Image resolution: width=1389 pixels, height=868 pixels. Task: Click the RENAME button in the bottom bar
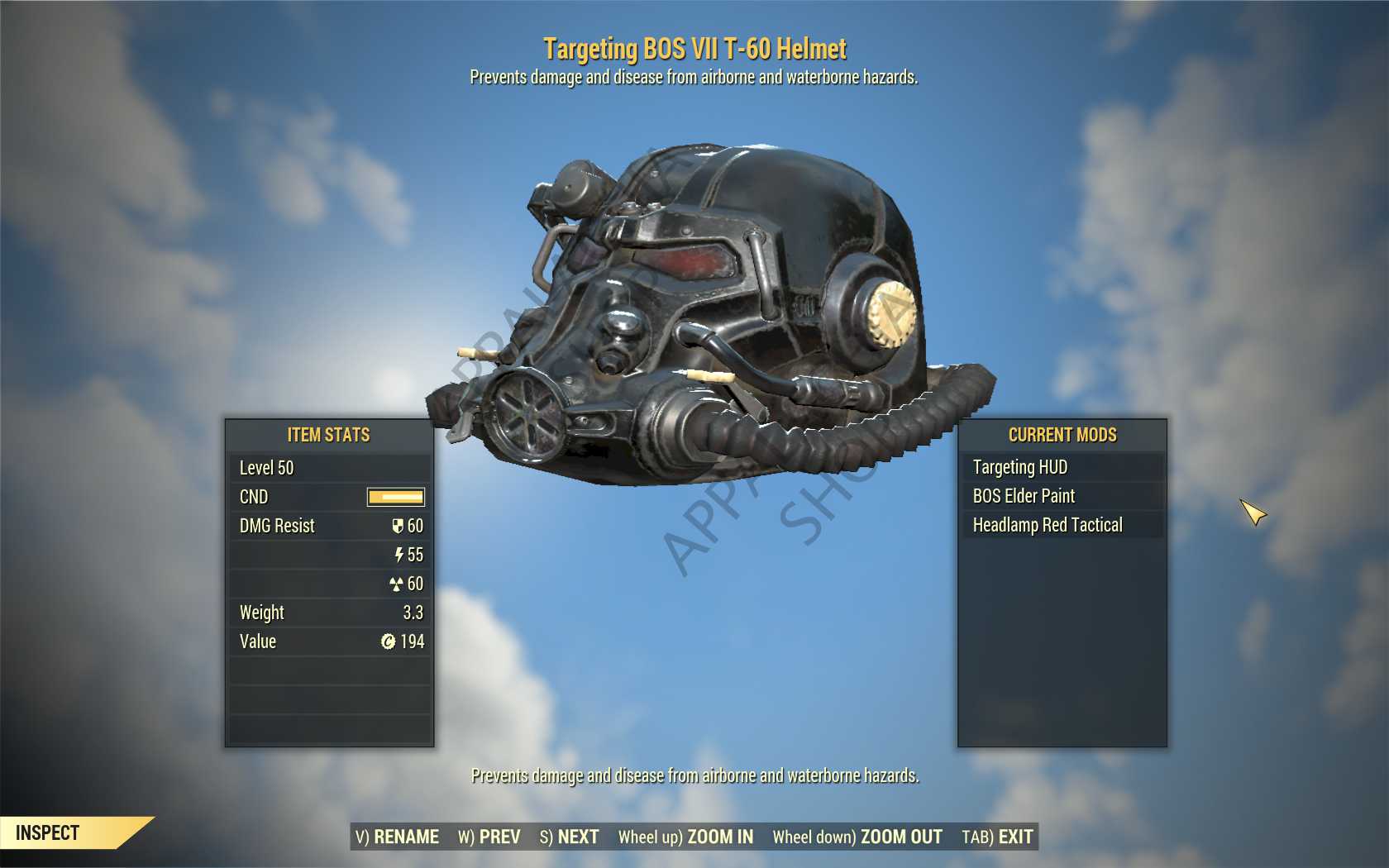click(398, 837)
